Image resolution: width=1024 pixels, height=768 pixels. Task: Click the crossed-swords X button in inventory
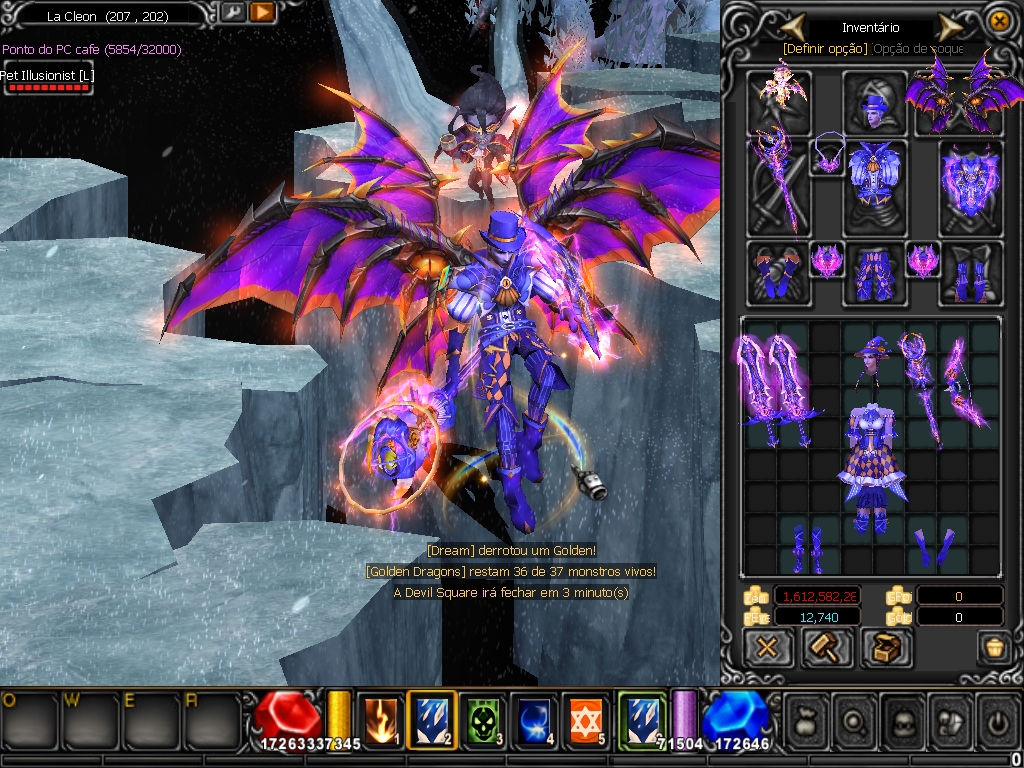click(768, 648)
